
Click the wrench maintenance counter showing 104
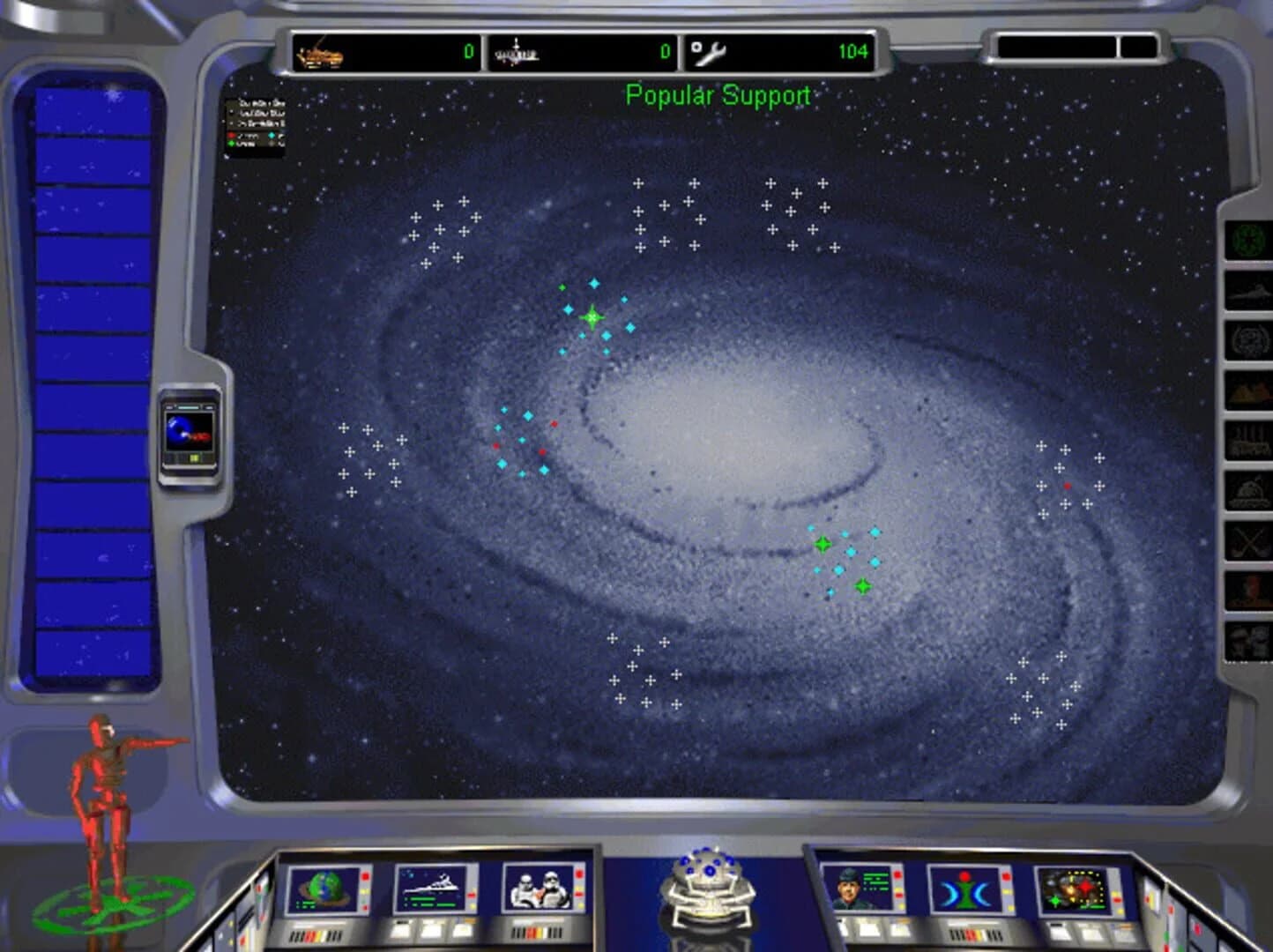[780, 51]
